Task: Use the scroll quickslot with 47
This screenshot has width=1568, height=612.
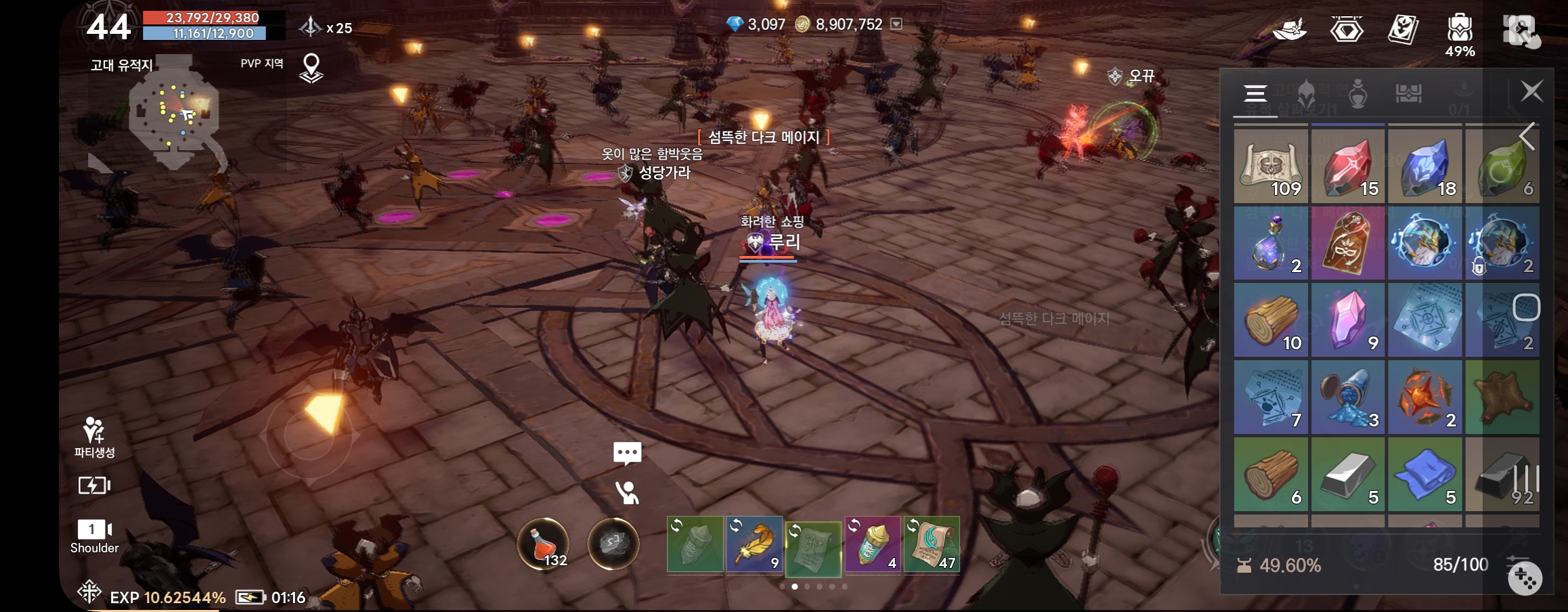Action: (932, 544)
